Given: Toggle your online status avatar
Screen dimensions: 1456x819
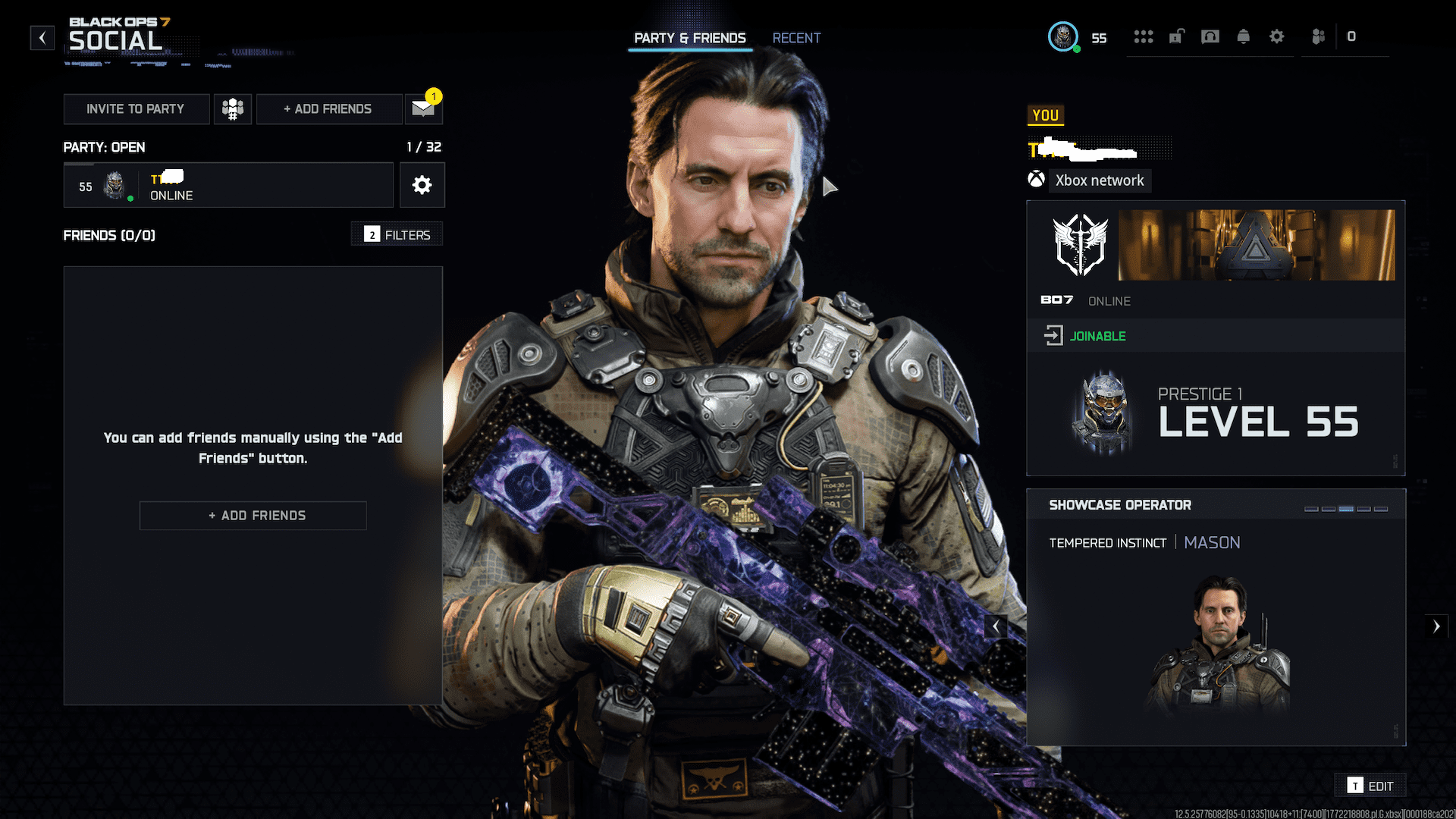Looking at the screenshot, I should (x=1063, y=37).
